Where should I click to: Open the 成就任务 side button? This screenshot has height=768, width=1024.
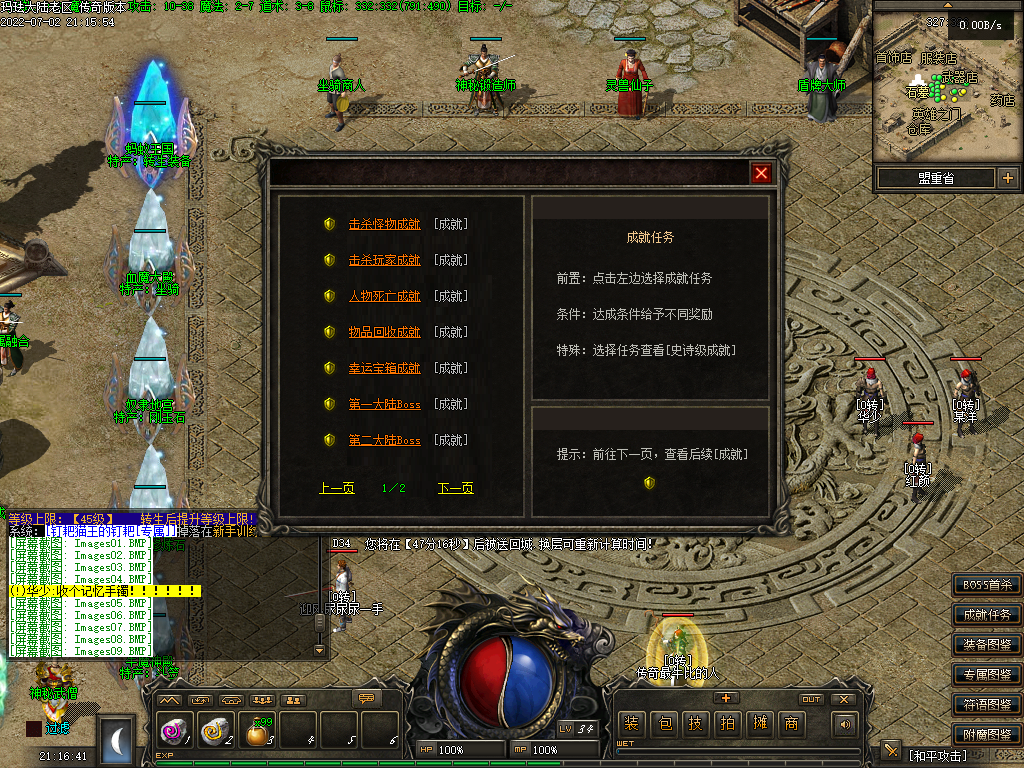987,615
